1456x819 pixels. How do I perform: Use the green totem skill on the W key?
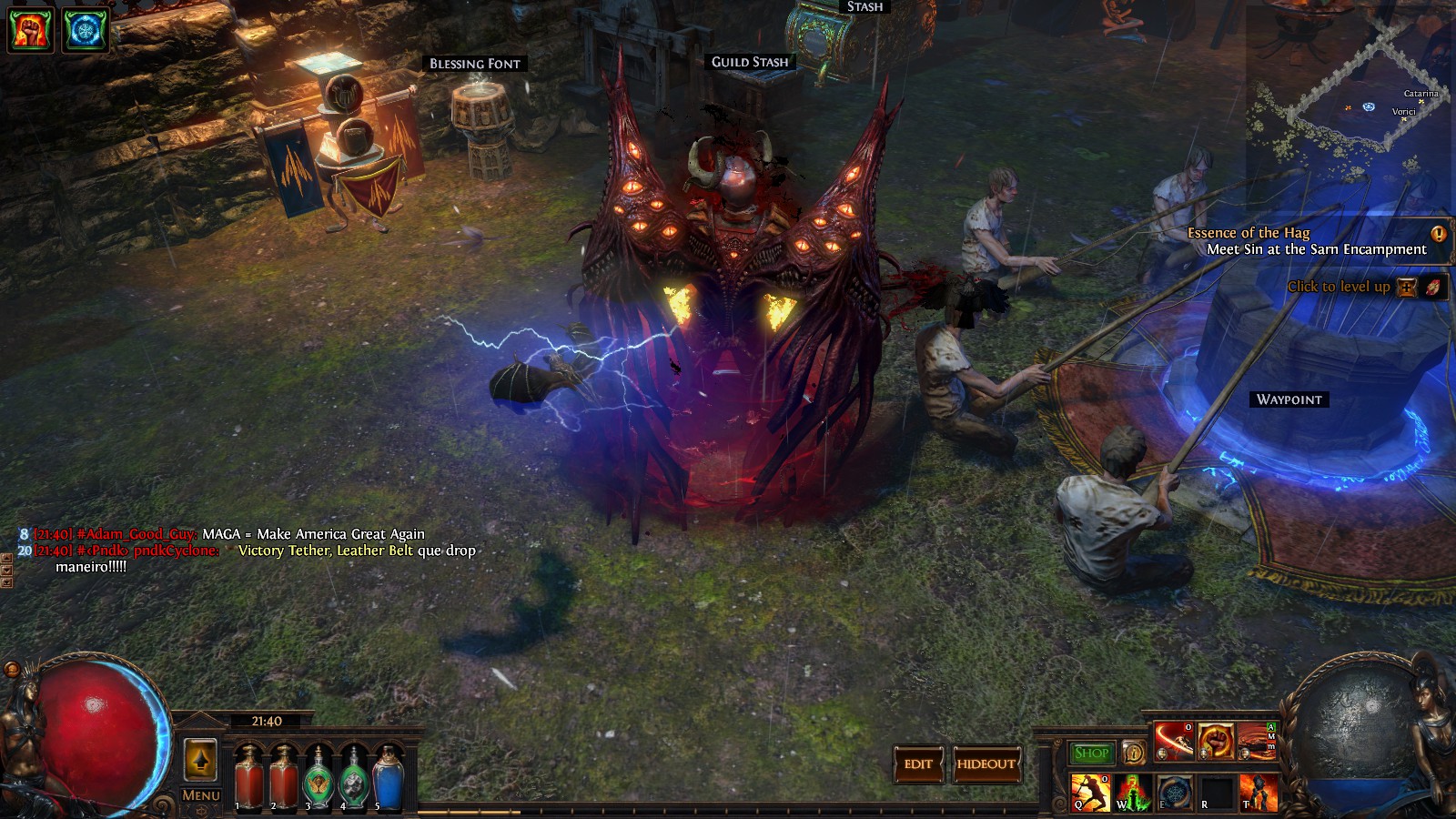(1131, 793)
